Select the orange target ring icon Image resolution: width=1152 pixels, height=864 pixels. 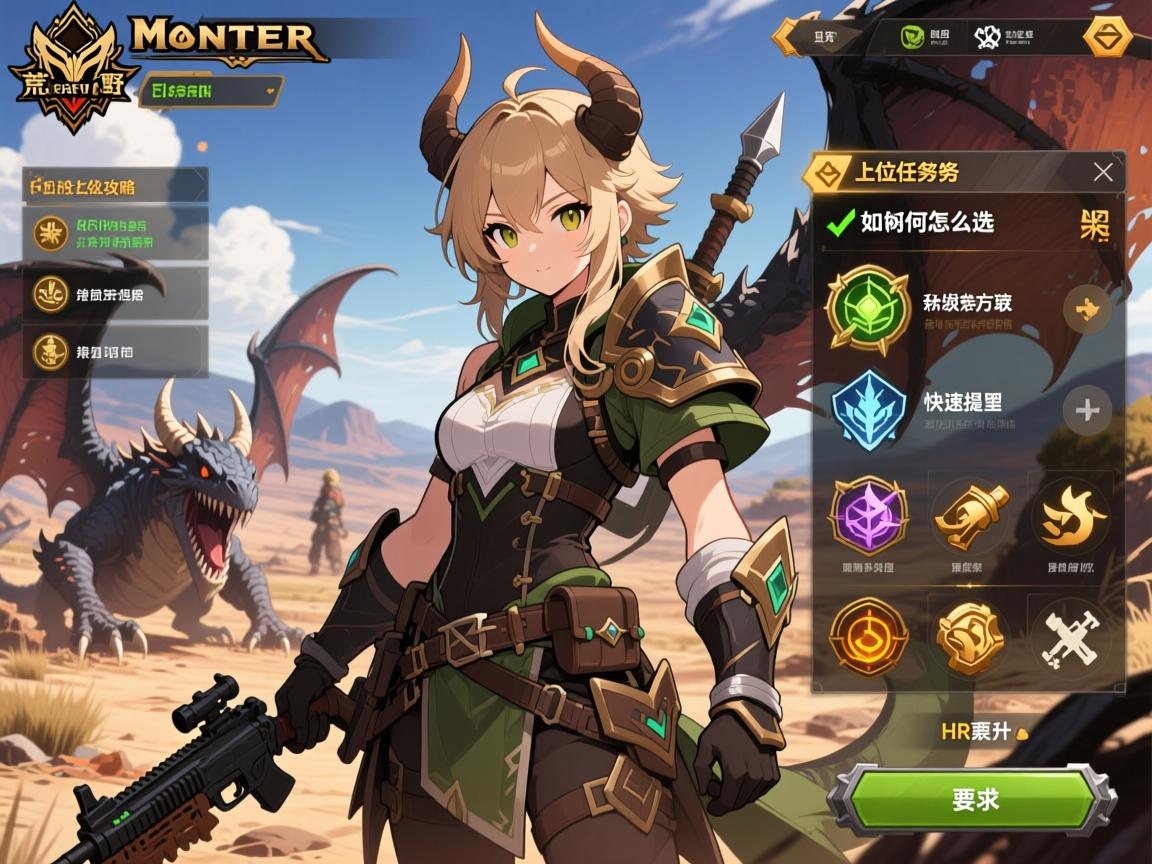[868, 636]
